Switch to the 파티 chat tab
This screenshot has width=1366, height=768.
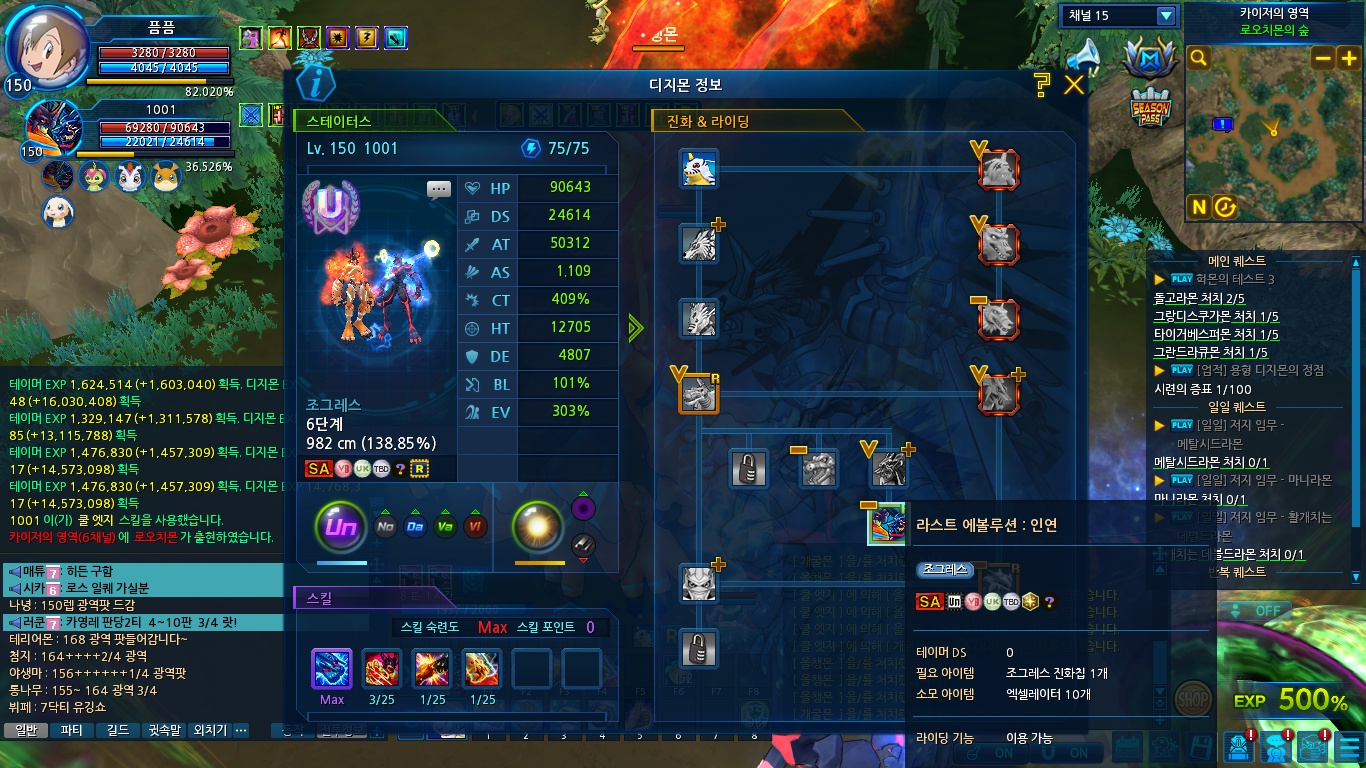point(71,730)
